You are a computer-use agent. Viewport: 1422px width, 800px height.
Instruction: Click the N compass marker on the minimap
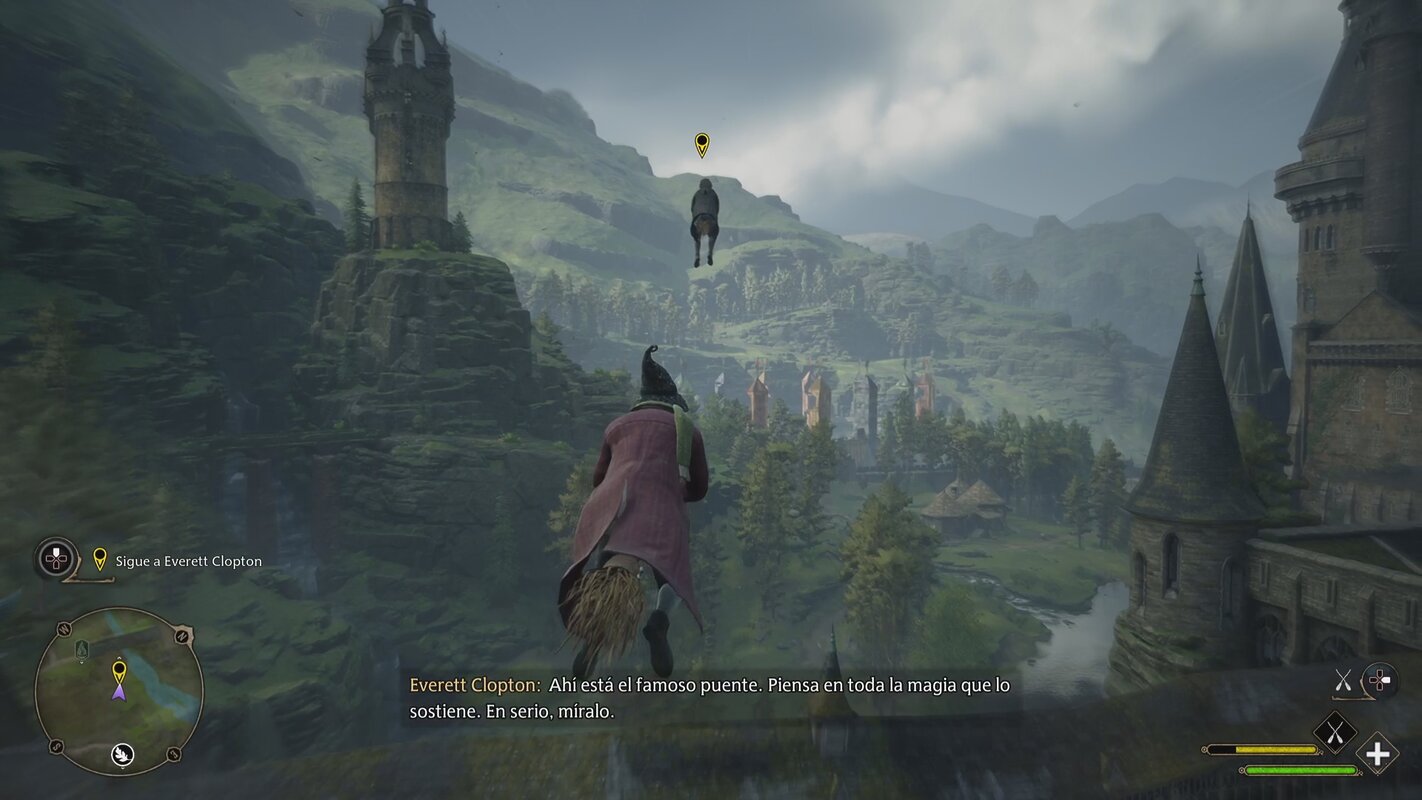(x=182, y=635)
